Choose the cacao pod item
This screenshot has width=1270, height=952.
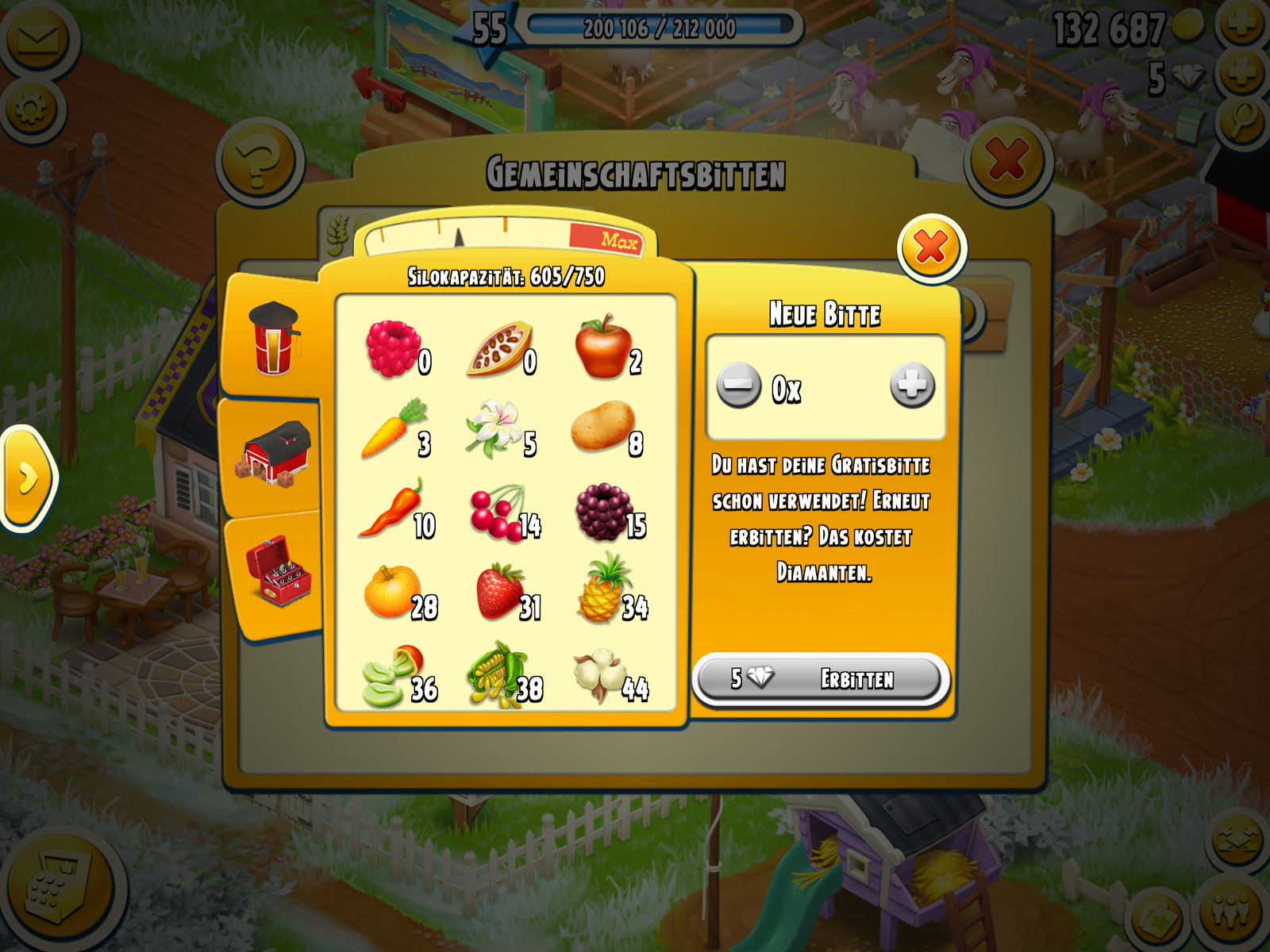[x=500, y=349]
